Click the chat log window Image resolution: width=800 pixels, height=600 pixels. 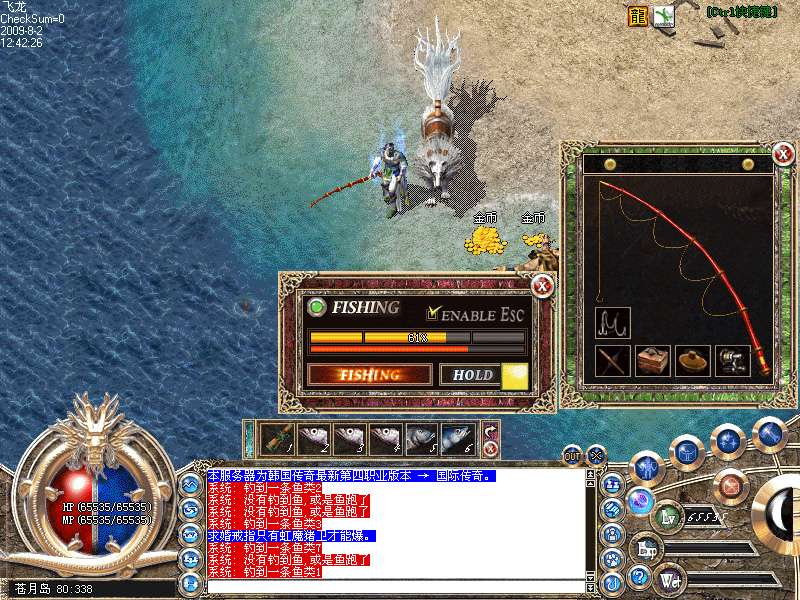coord(395,525)
